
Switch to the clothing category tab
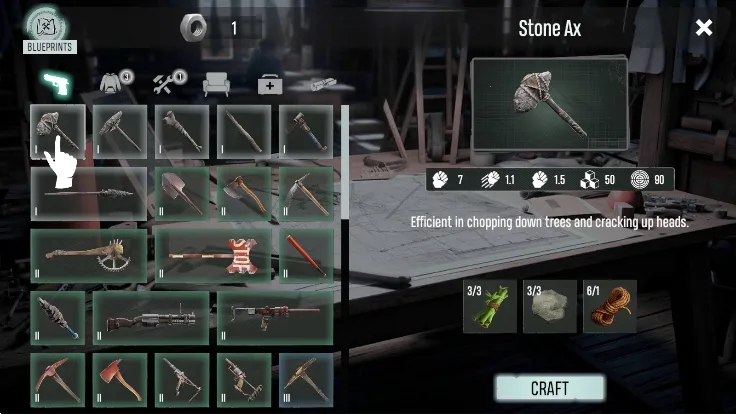118,84
